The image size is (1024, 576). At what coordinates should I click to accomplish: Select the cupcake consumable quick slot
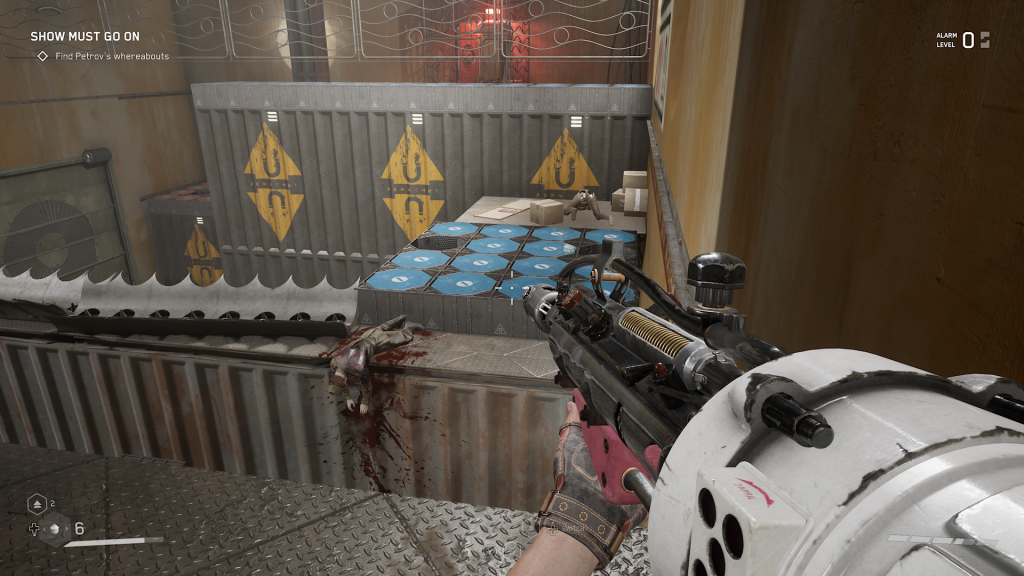[x=55, y=529]
